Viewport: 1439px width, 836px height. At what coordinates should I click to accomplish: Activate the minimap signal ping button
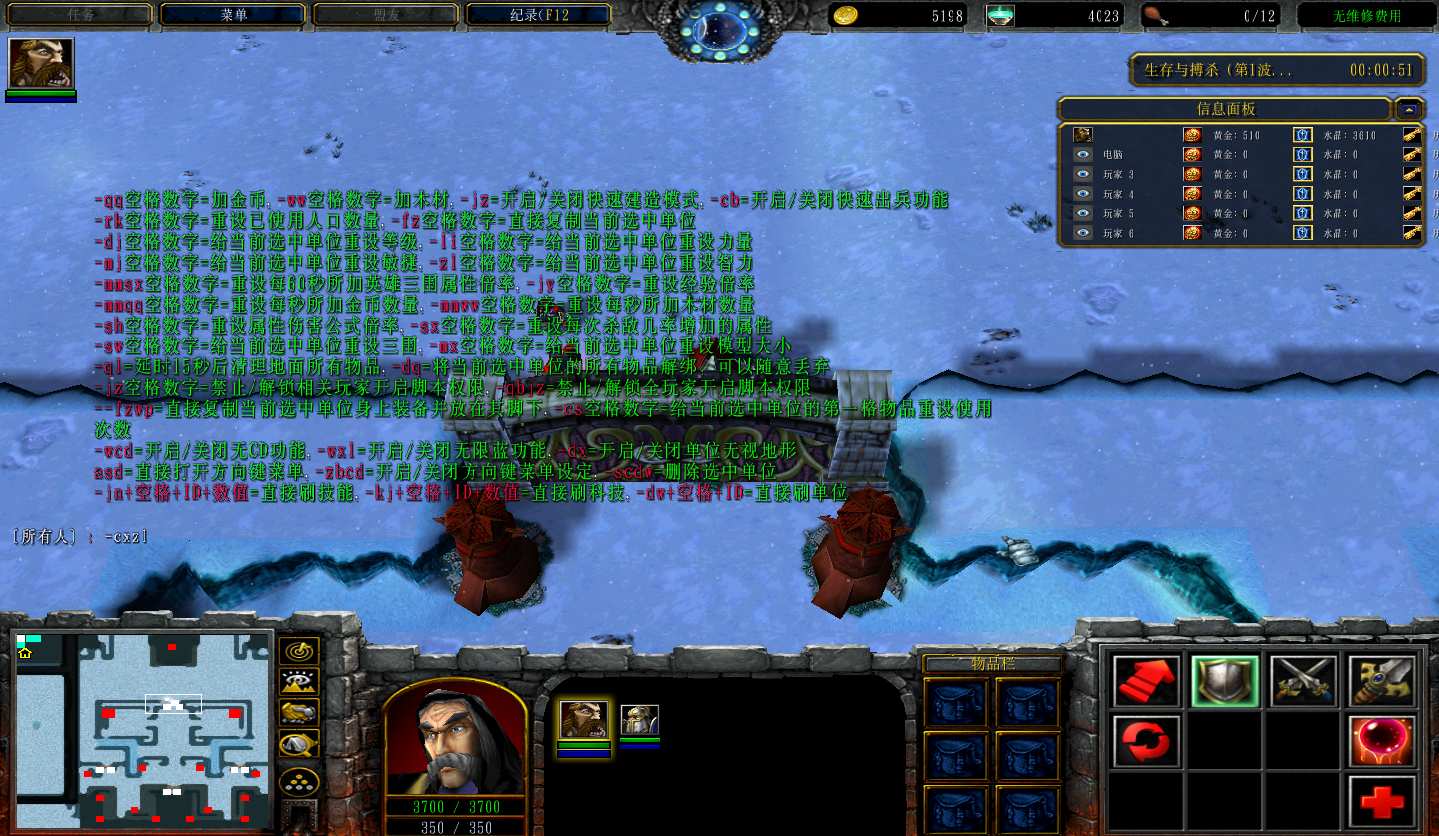[298, 650]
